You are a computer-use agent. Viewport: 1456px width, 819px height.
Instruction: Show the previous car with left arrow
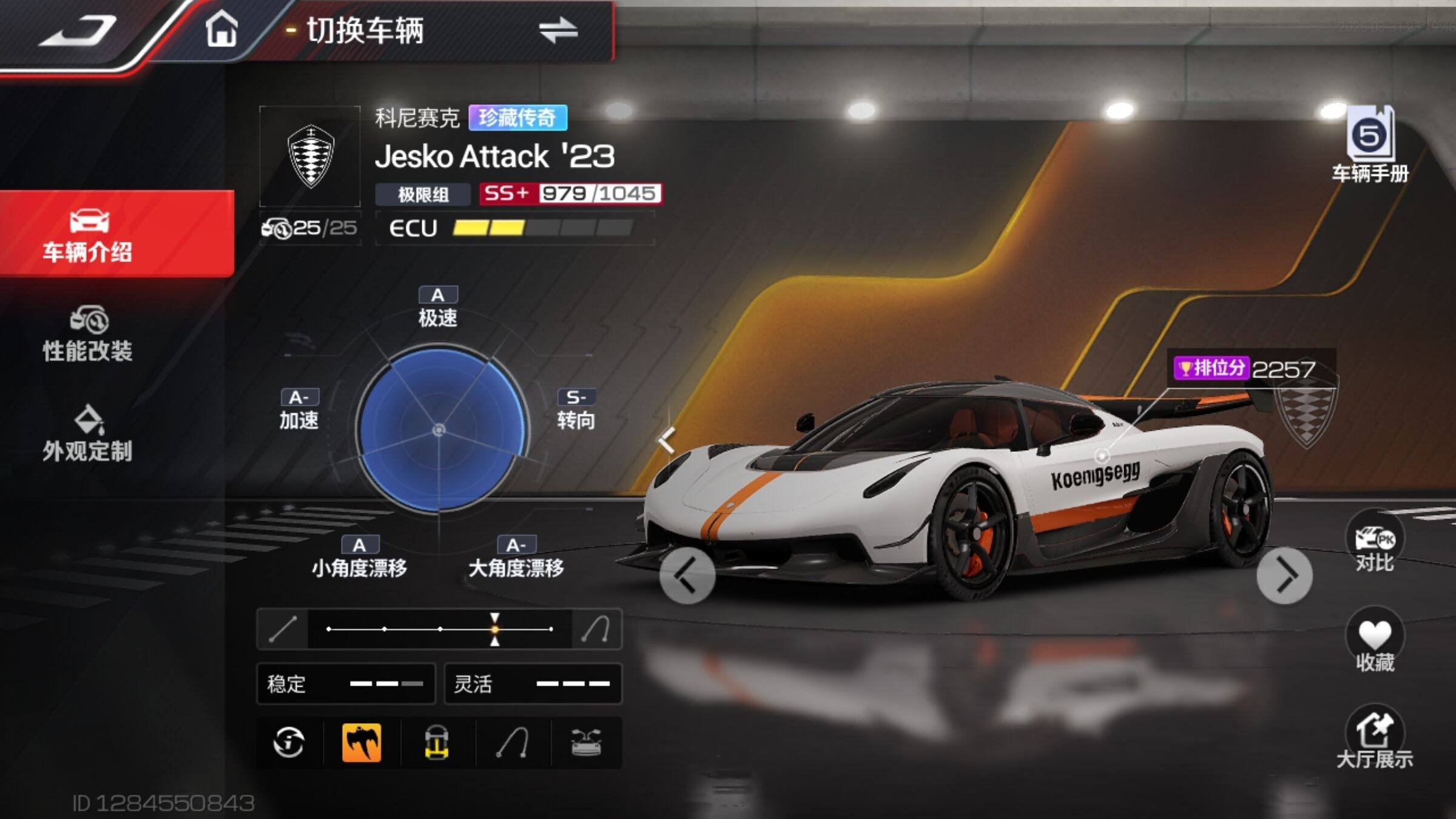coord(687,575)
